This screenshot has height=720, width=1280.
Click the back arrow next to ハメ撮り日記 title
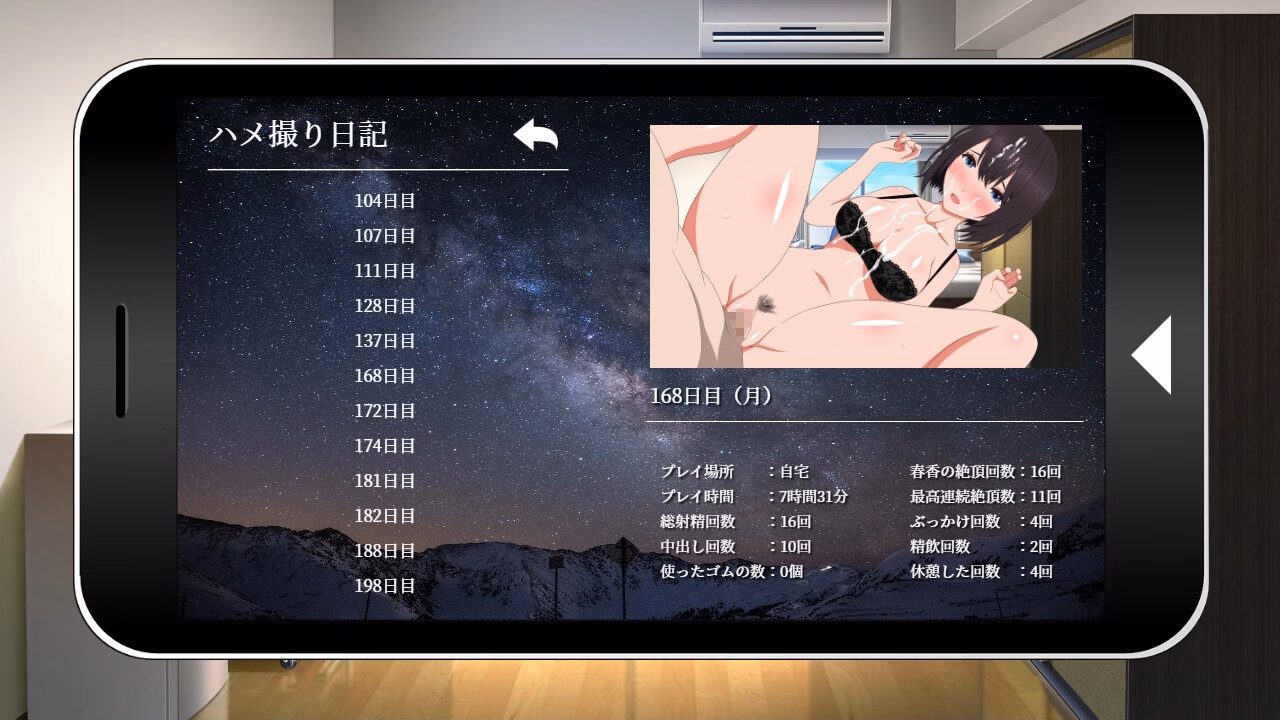pos(536,136)
